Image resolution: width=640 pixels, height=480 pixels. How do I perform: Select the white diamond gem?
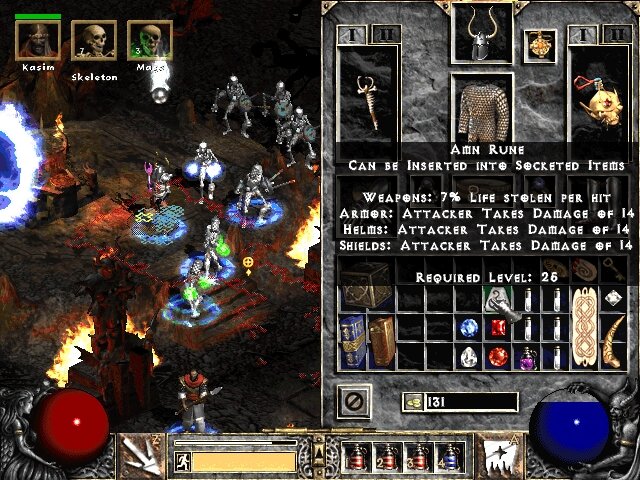point(469,356)
